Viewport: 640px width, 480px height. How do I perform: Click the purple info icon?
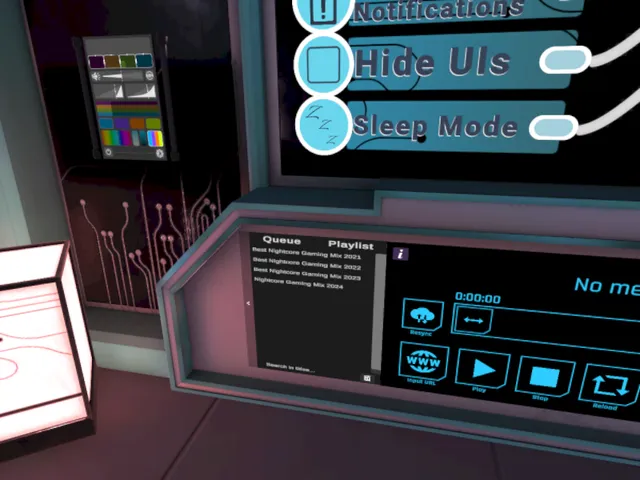(401, 254)
